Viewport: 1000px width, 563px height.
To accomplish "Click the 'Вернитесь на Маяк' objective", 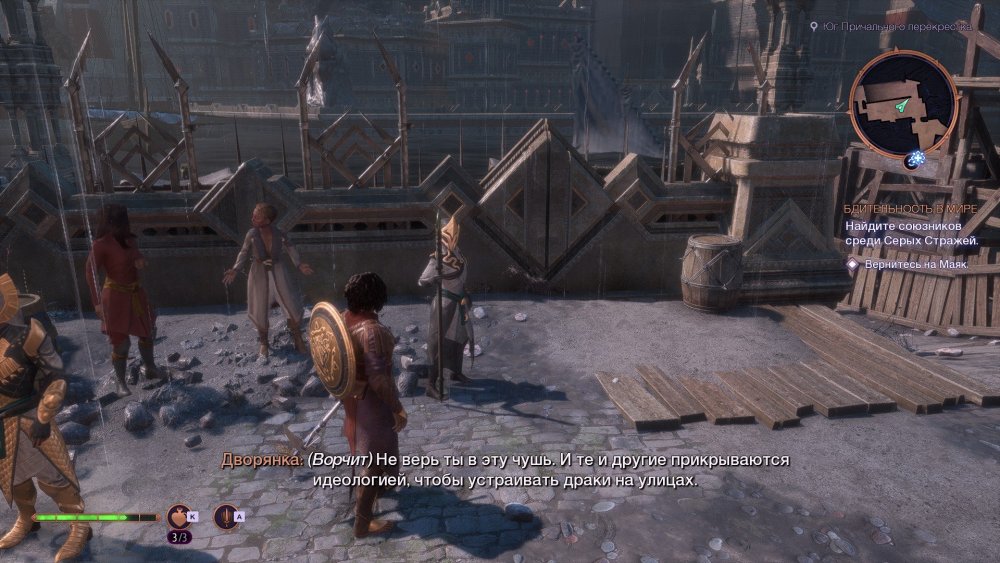I will click(910, 264).
